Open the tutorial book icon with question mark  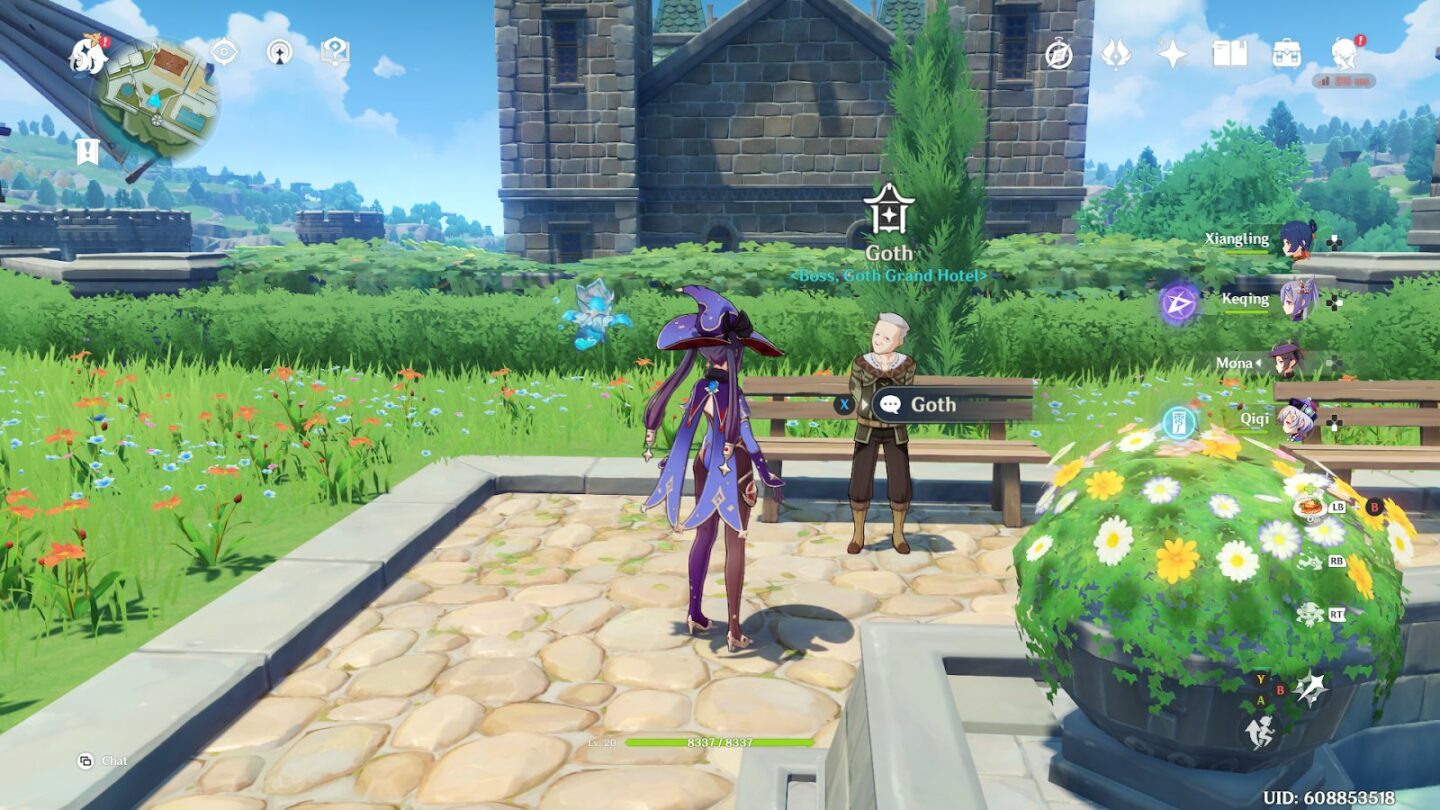334,50
